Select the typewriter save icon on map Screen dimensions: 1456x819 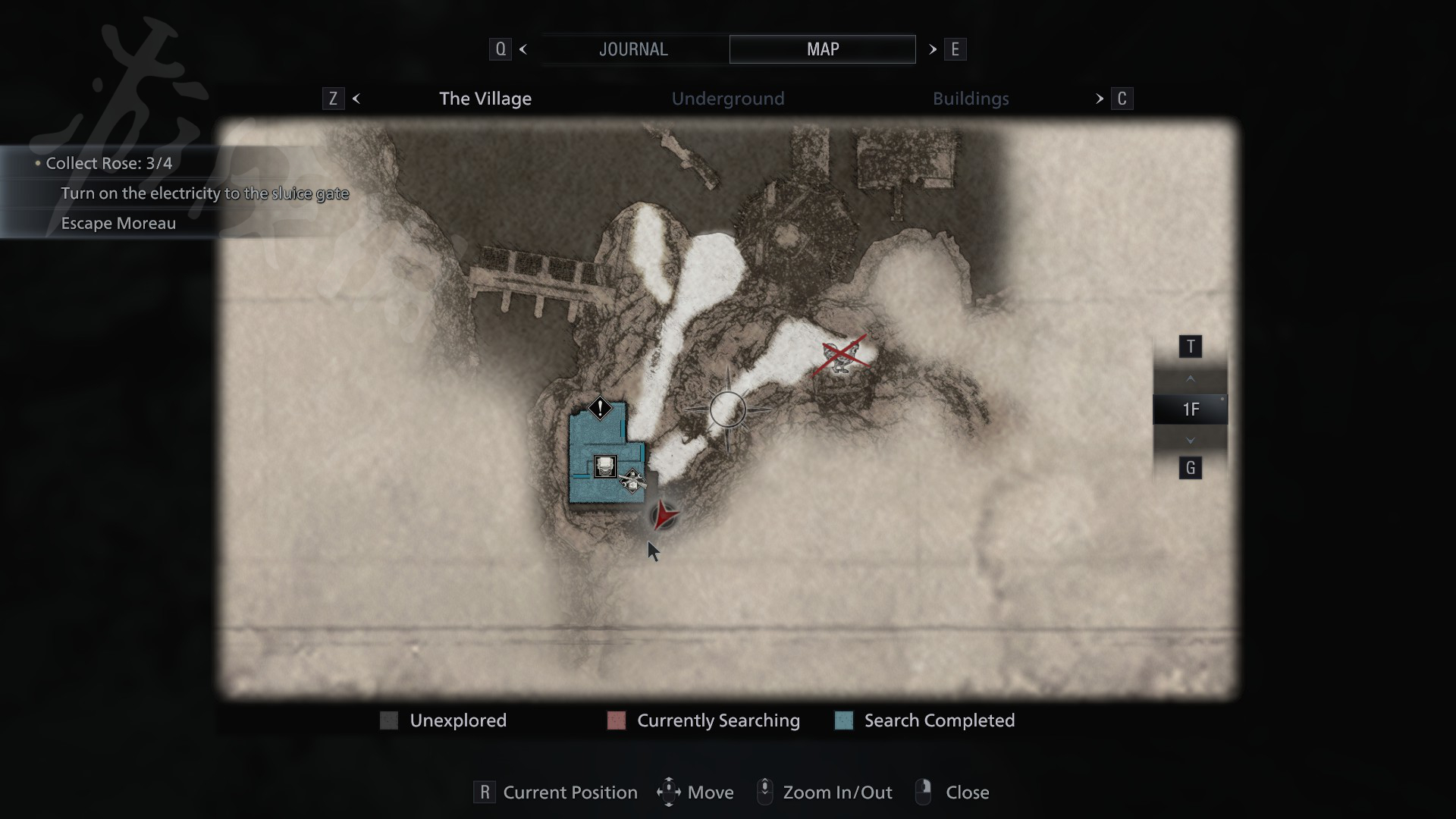pyautogui.click(x=605, y=466)
